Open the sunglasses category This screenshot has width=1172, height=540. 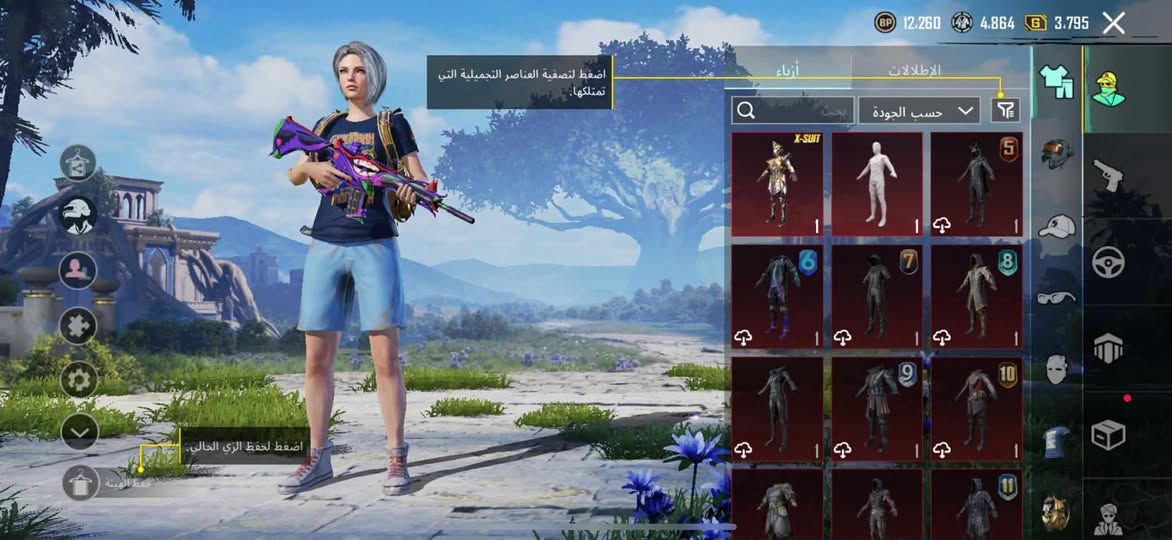(x=1056, y=297)
